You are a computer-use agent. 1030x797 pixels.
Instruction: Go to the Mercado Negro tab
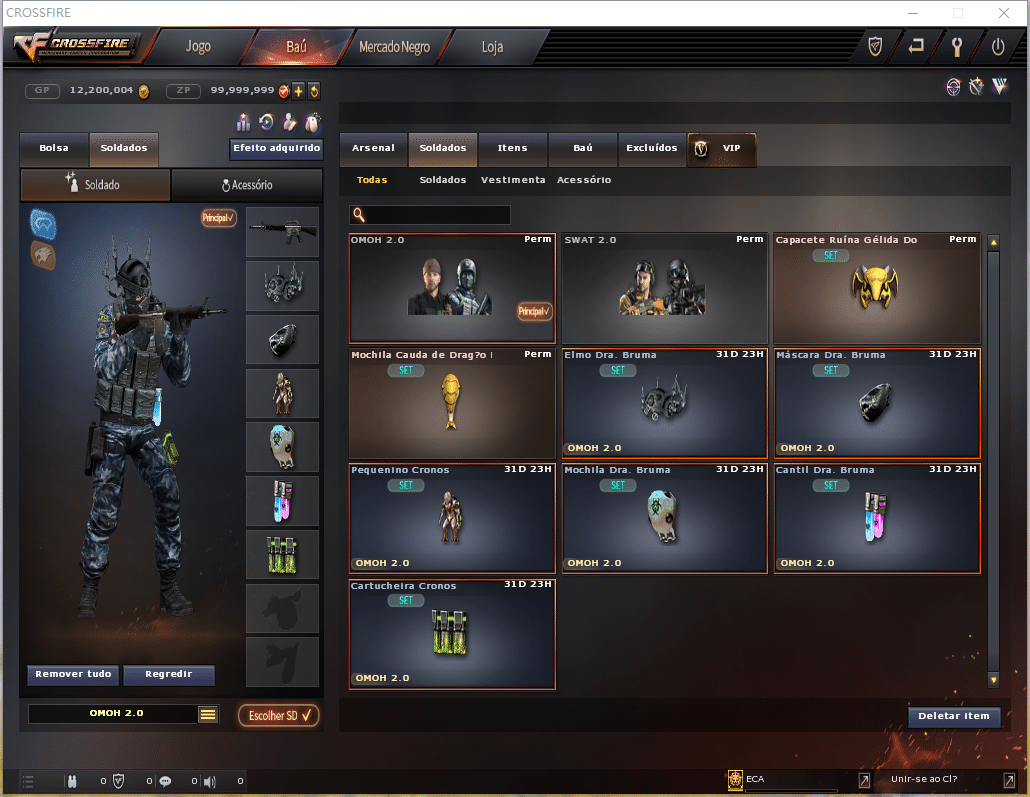tap(394, 47)
